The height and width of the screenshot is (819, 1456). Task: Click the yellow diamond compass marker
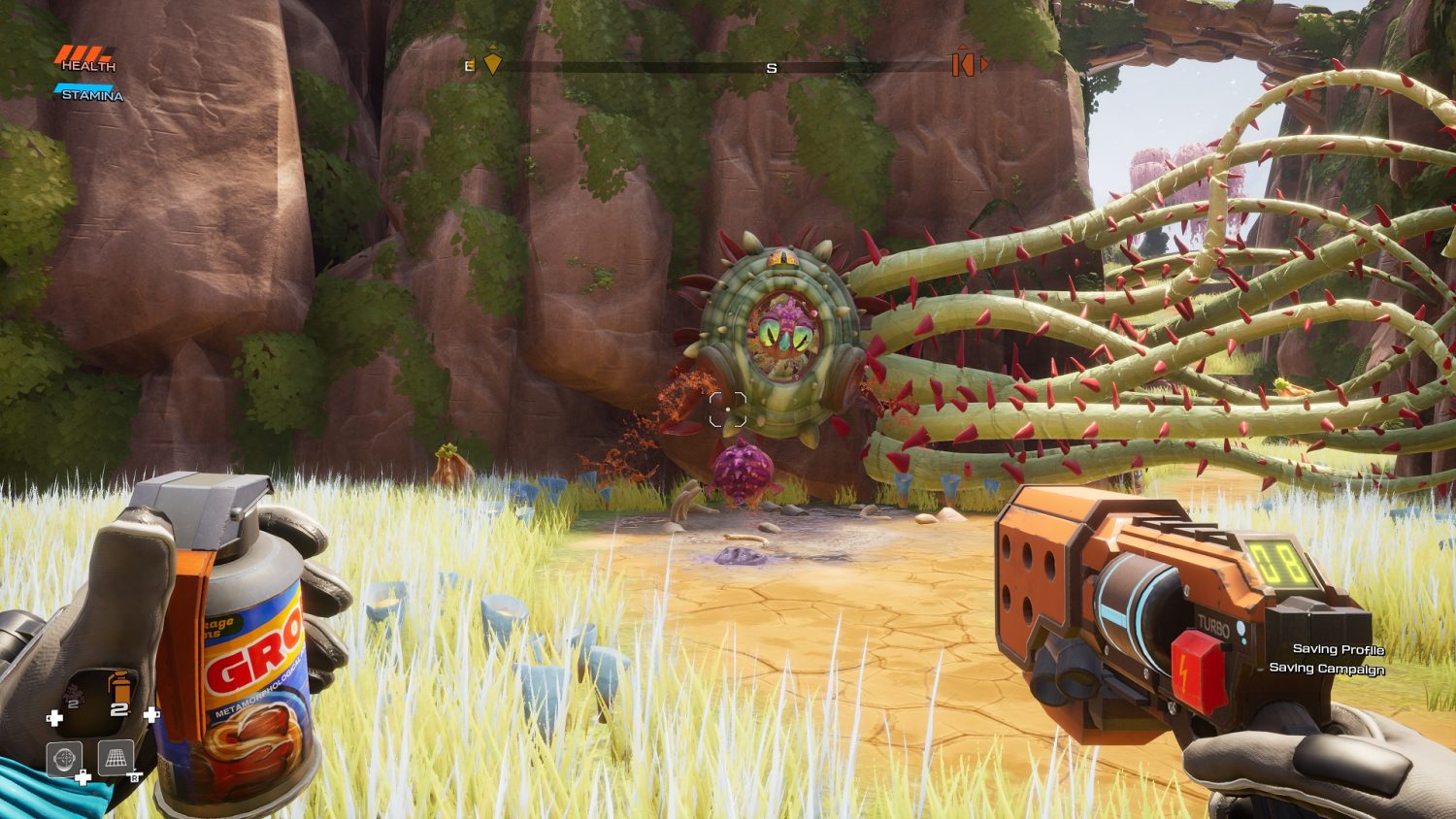(x=493, y=63)
